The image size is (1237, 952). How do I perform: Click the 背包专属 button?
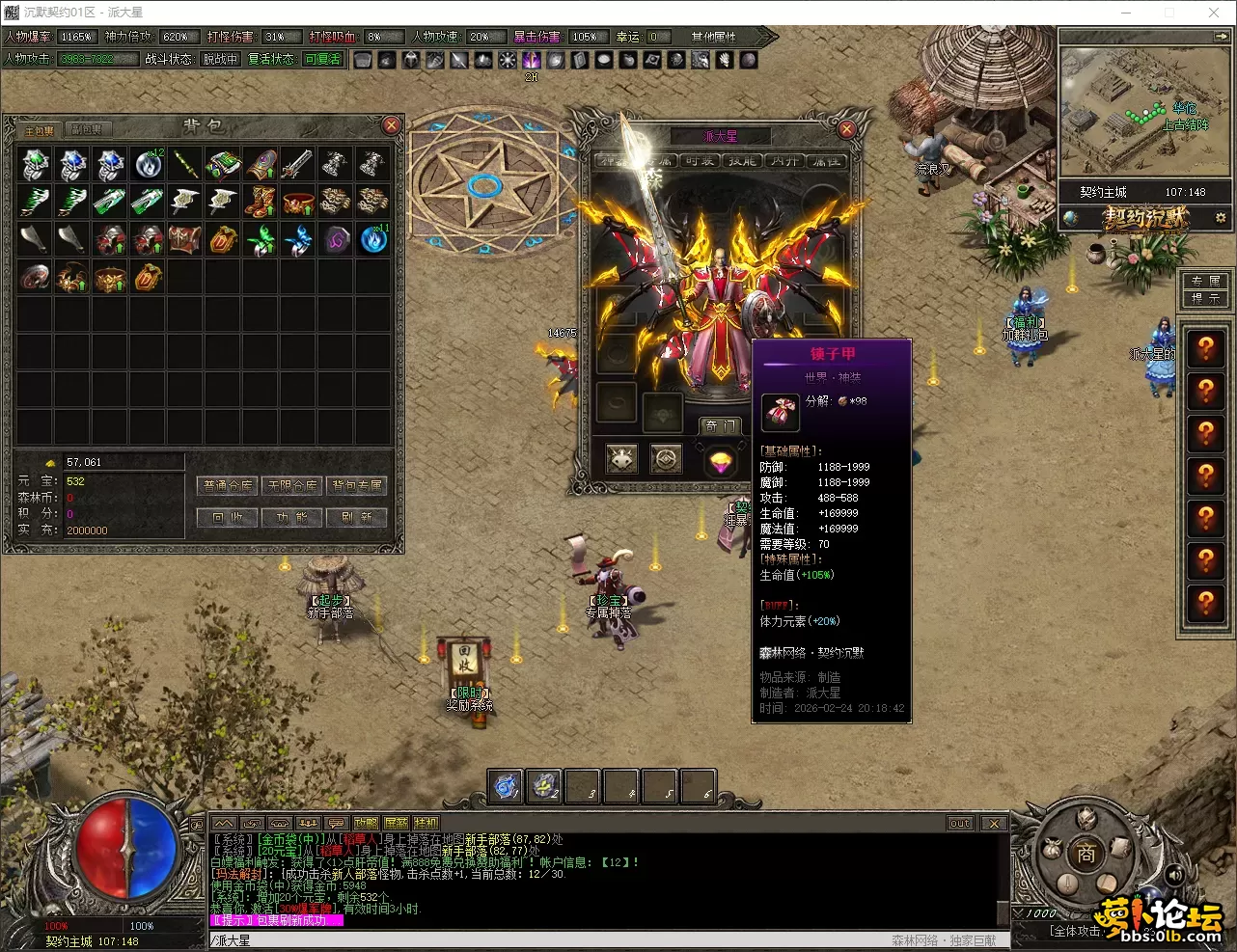pyautogui.click(x=357, y=485)
